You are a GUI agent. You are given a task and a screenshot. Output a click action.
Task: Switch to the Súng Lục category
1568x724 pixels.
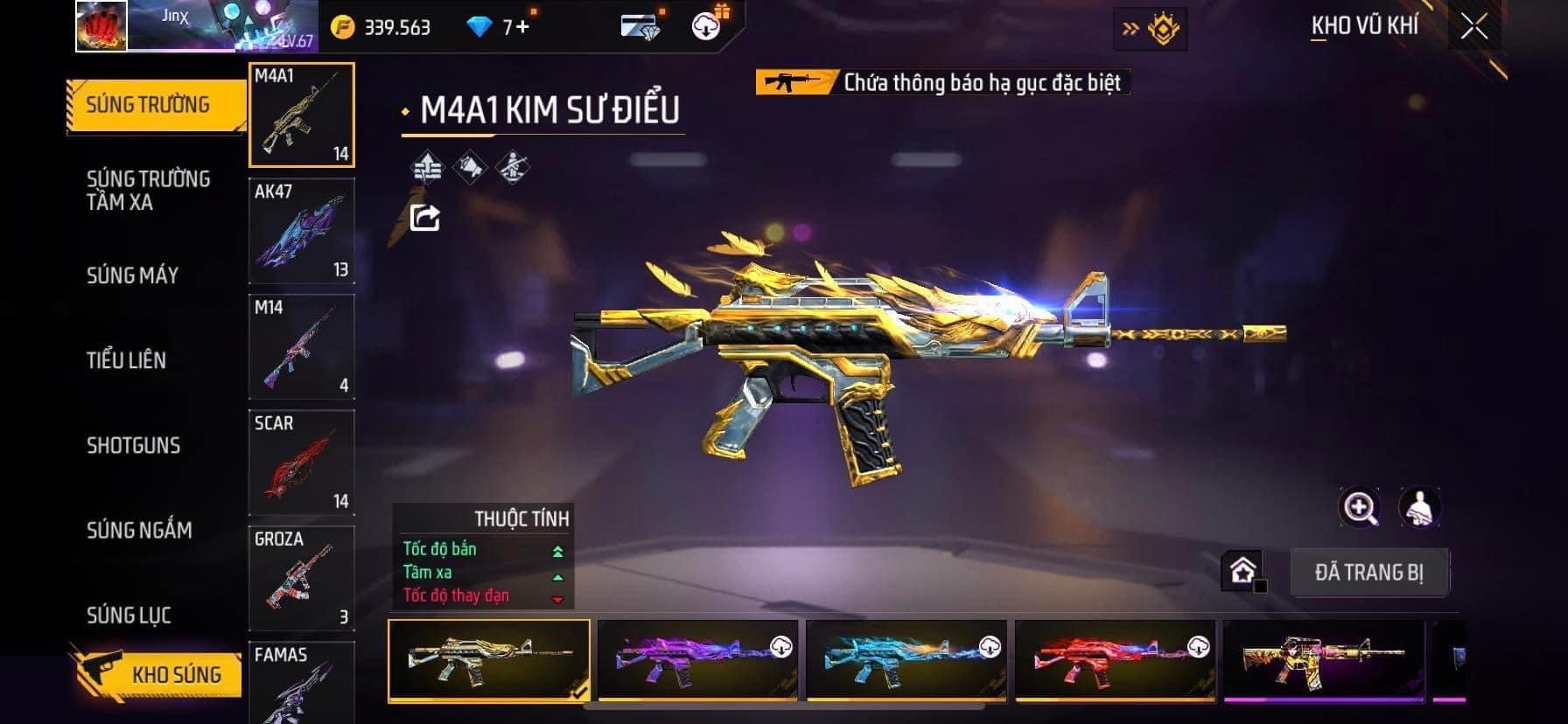[x=129, y=616]
